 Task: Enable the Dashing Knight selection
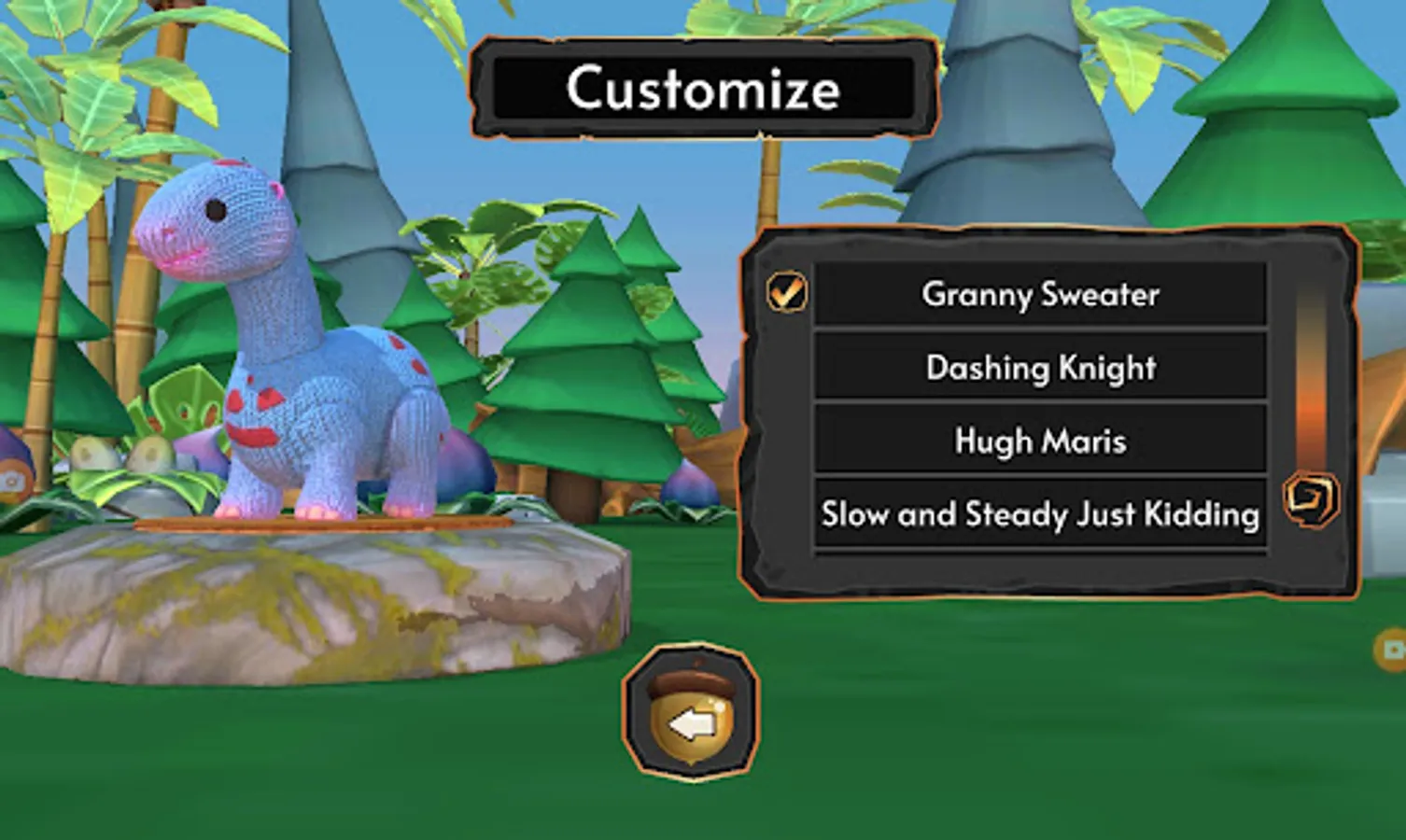tap(1039, 368)
